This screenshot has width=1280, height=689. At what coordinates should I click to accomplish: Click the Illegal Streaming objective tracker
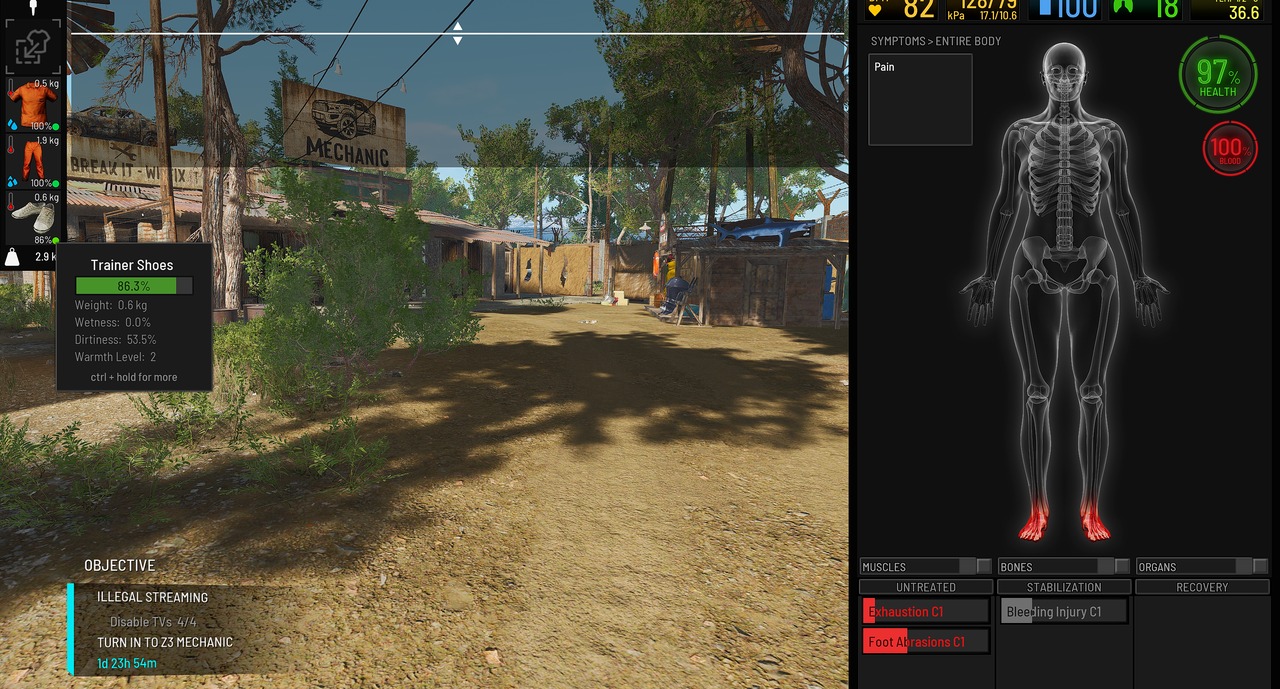pyautogui.click(x=153, y=597)
